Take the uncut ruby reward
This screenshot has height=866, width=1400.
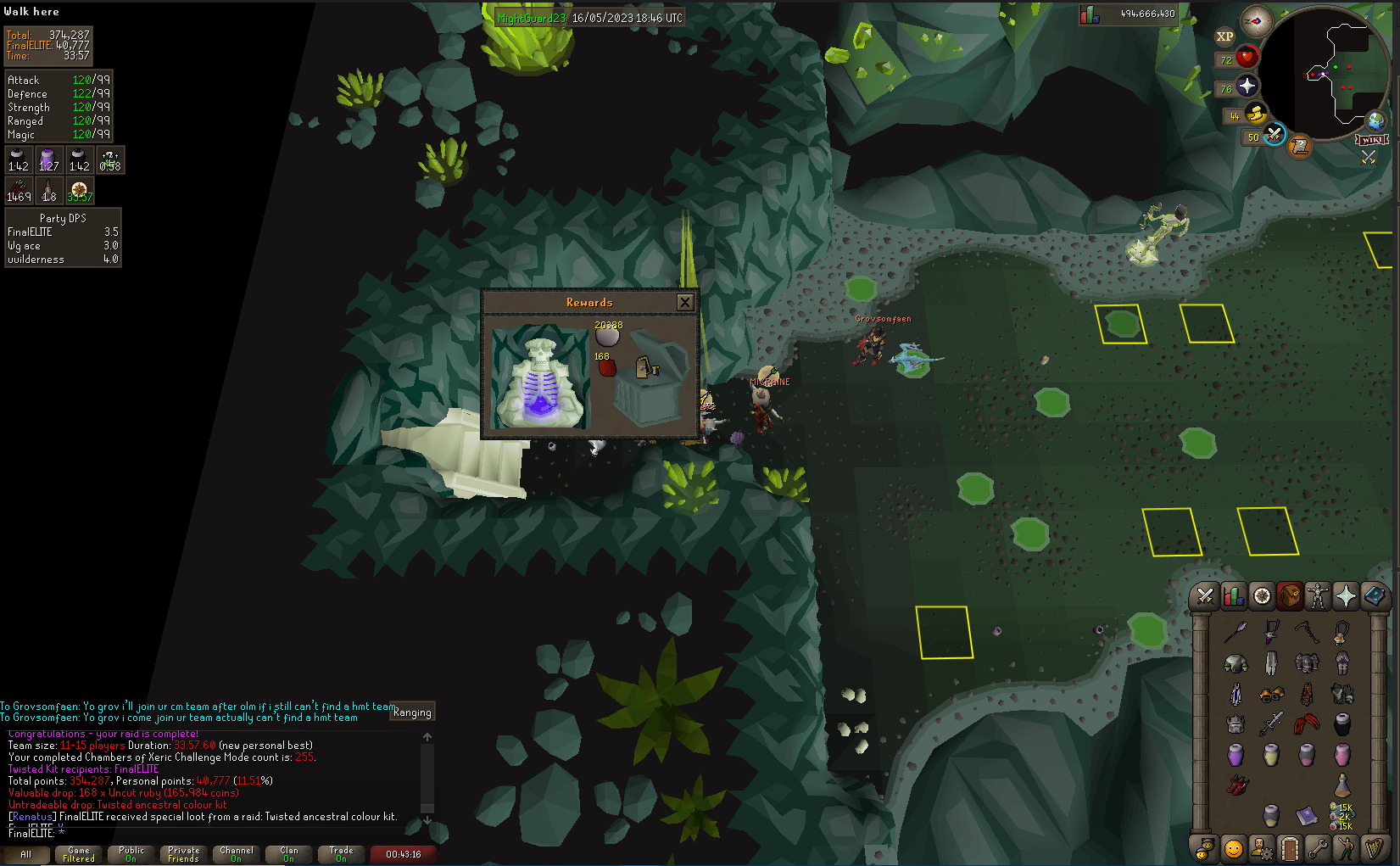click(606, 367)
